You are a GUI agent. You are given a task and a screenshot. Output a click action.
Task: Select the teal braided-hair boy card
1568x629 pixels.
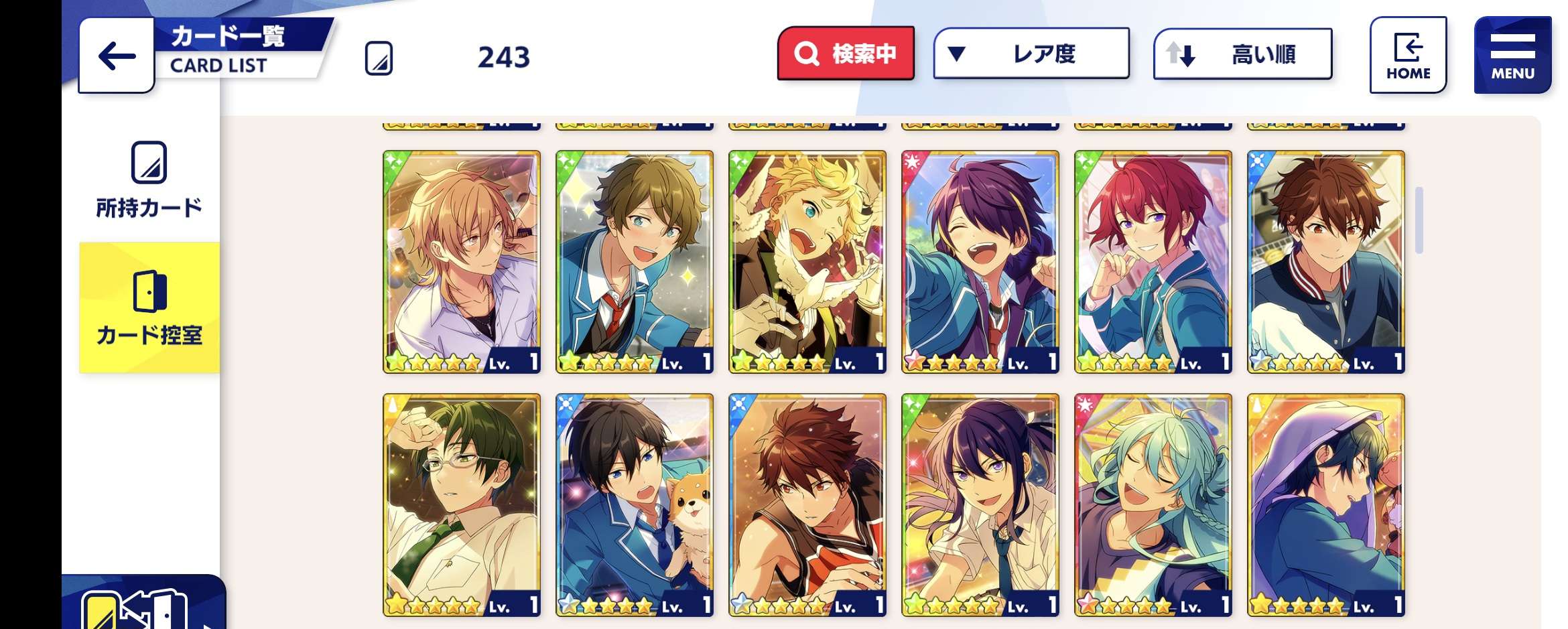click(1153, 504)
